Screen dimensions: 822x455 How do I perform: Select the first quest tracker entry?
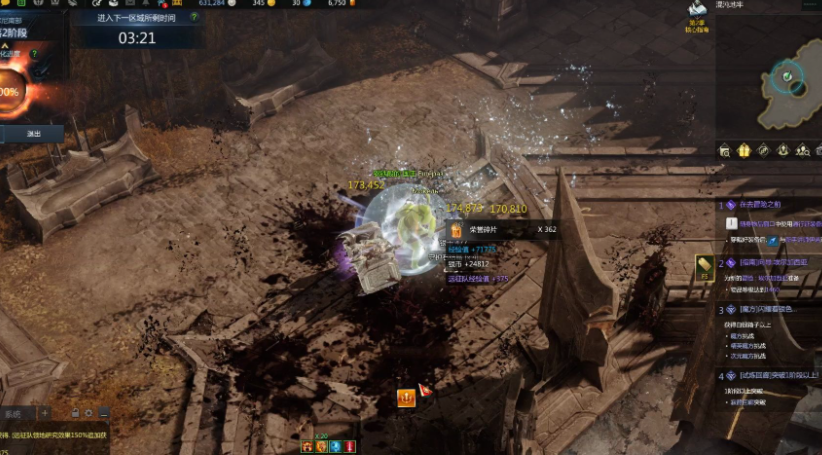click(770, 205)
